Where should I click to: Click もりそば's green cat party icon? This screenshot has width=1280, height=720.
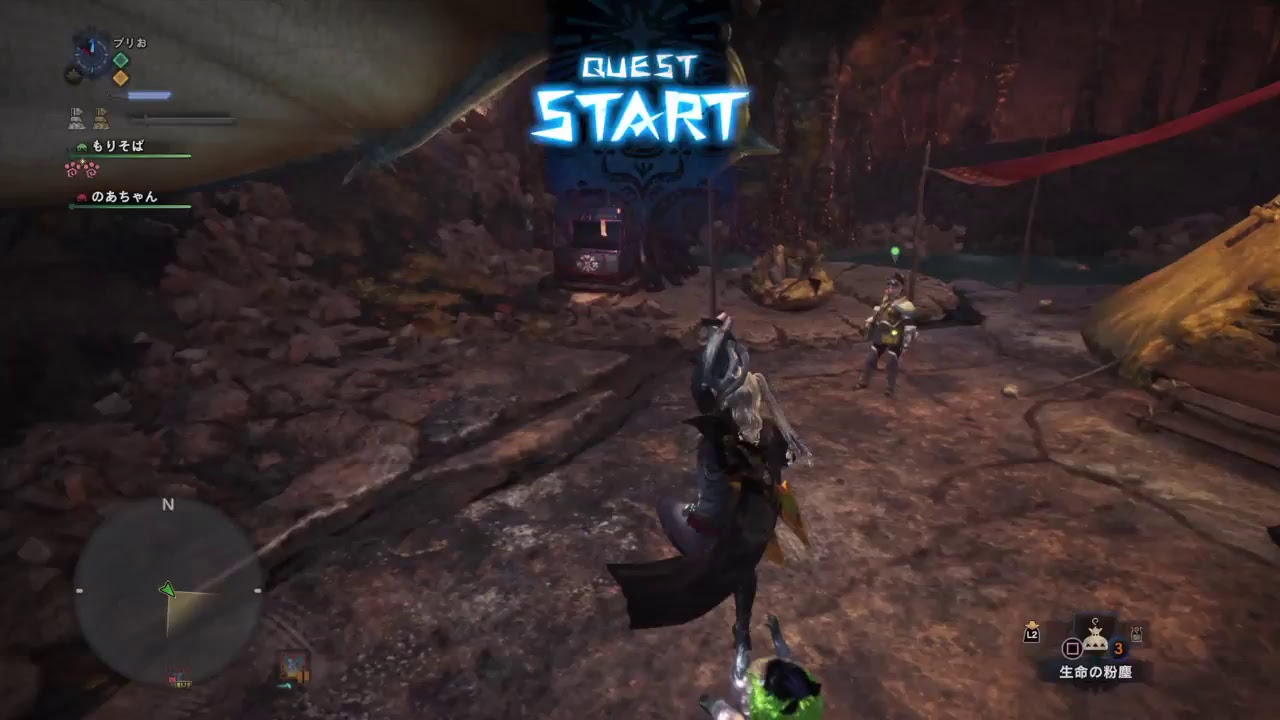[x=81, y=148]
